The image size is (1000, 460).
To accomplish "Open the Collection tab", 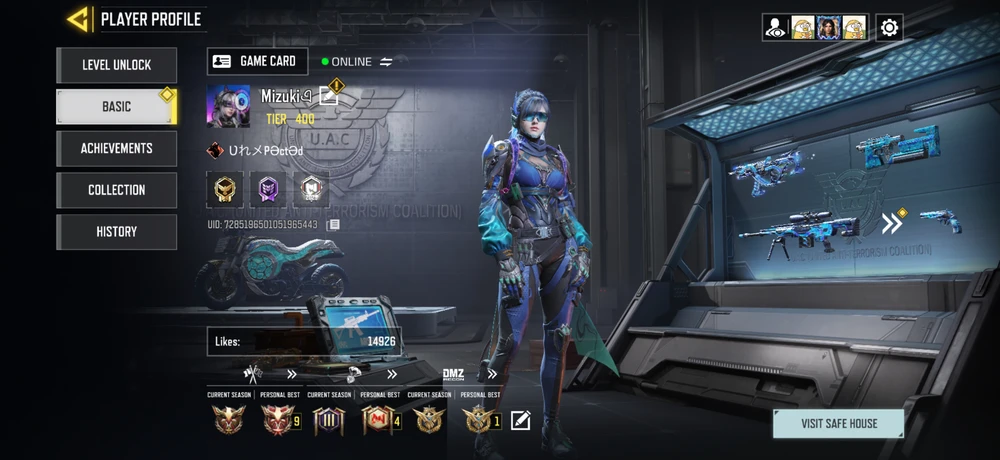I will (116, 190).
